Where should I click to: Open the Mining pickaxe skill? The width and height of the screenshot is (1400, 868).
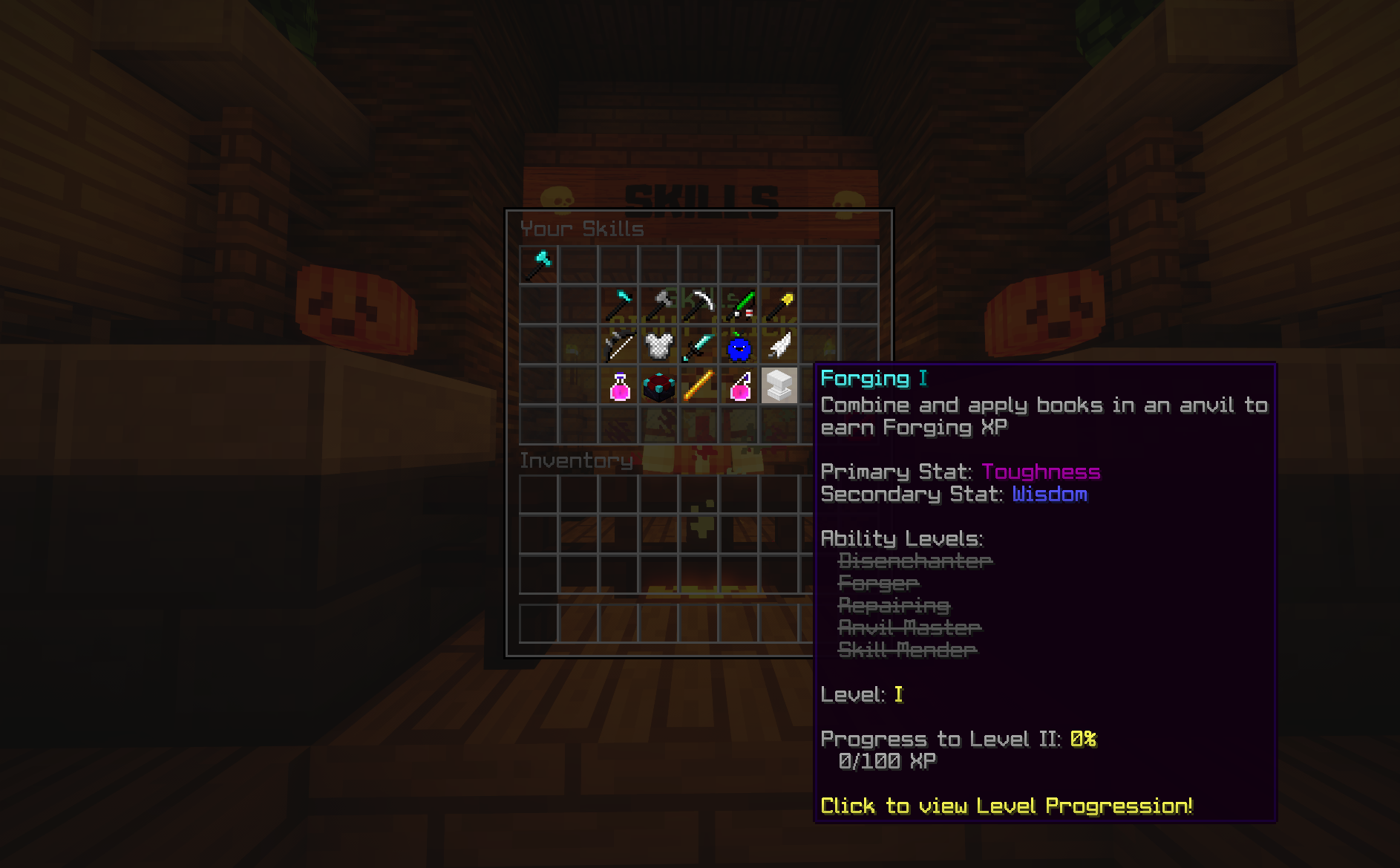click(700, 304)
